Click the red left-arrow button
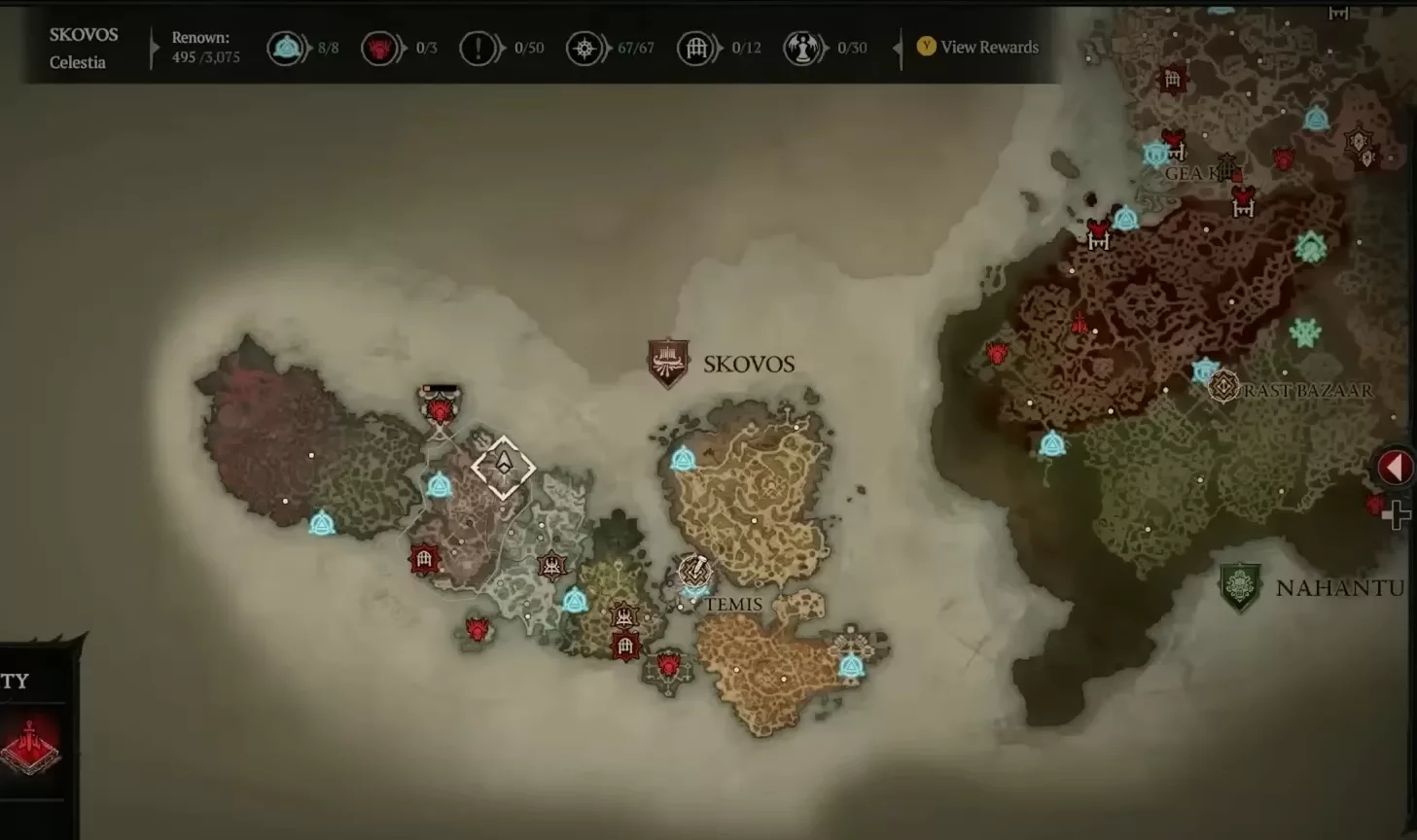Viewport: 1417px width, 840px height. pyautogui.click(x=1395, y=468)
